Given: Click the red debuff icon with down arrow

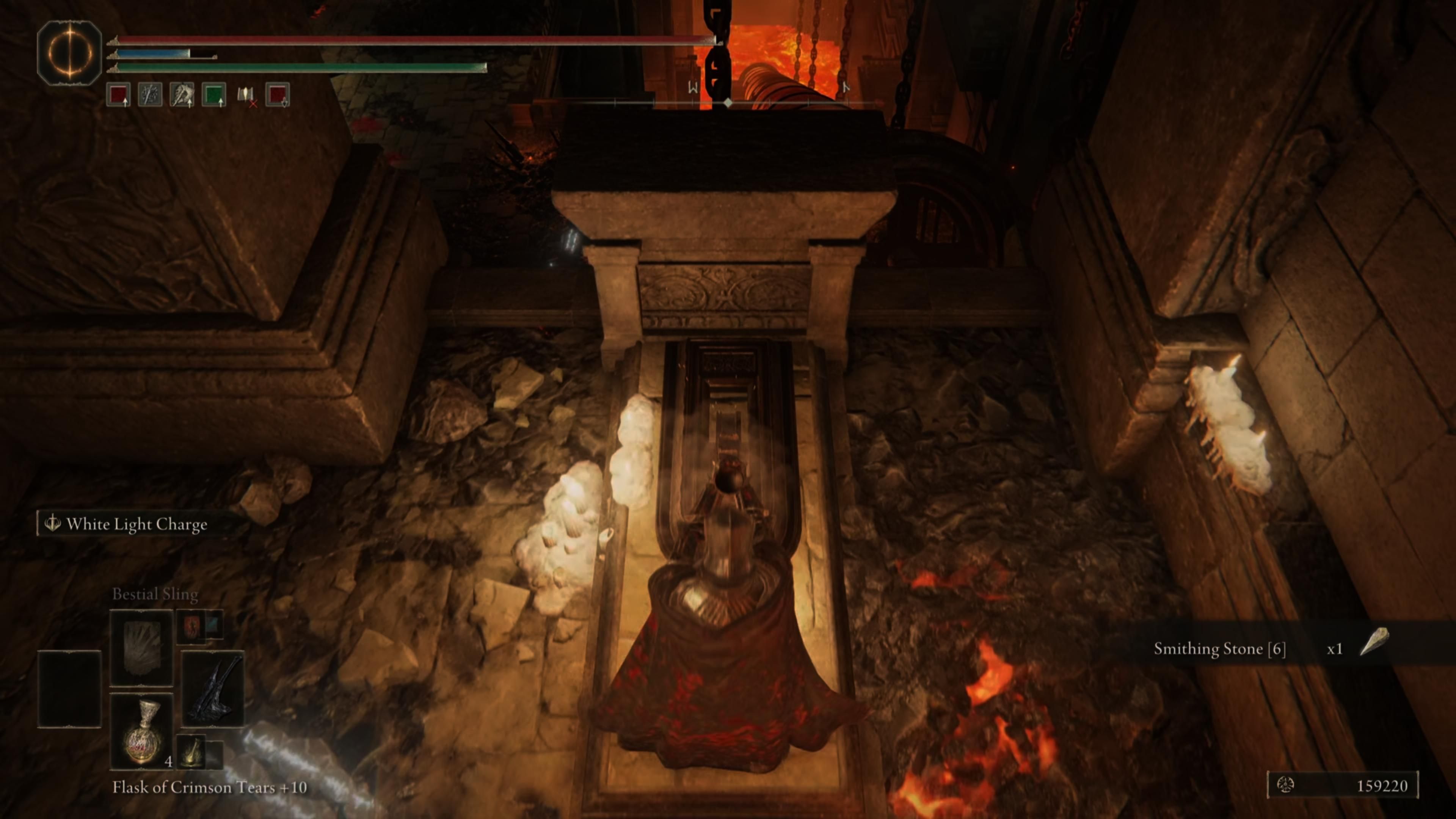Looking at the screenshot, I should (278, 94).
